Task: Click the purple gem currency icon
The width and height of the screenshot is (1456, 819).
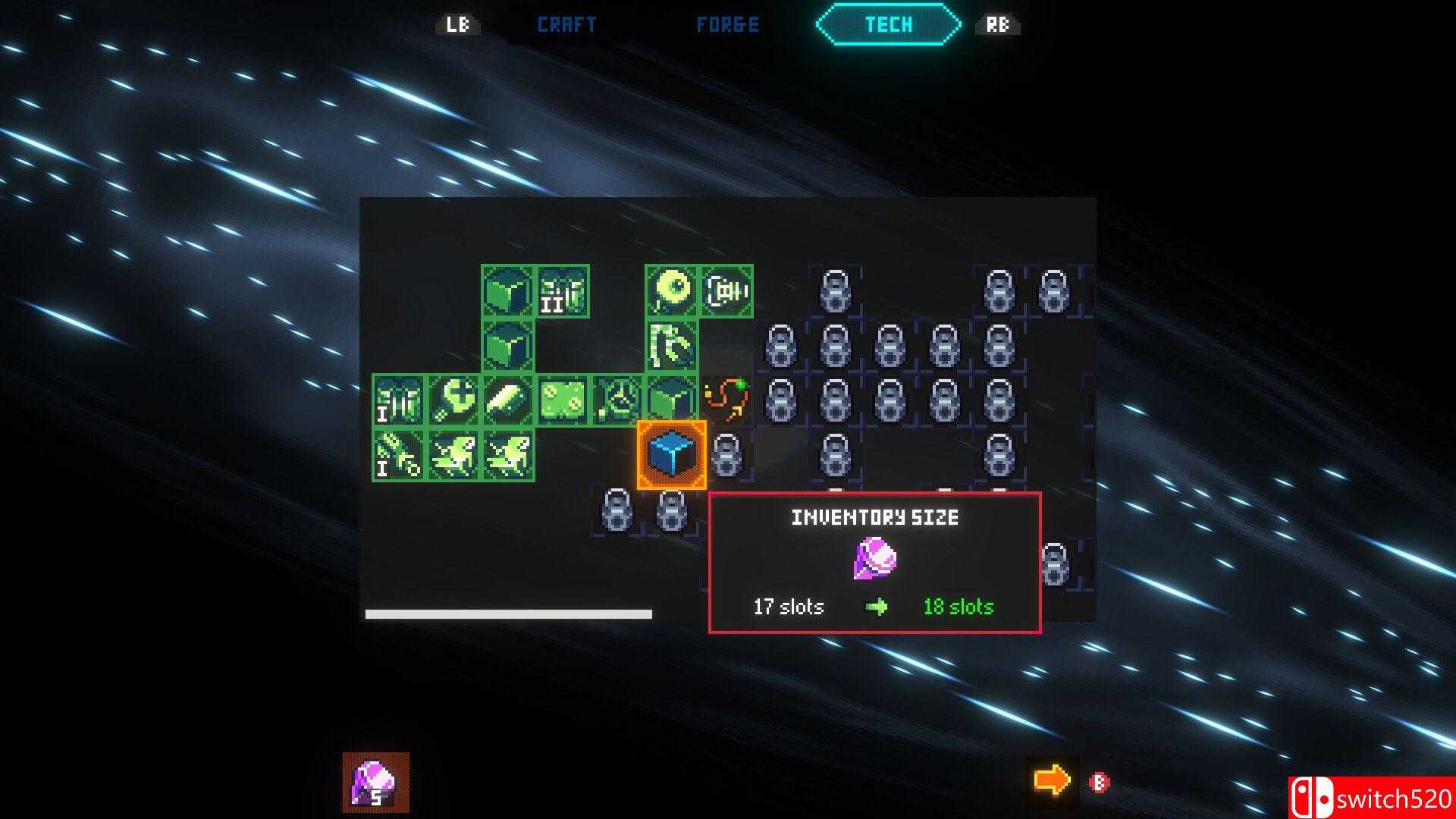Action: point(375,782)
